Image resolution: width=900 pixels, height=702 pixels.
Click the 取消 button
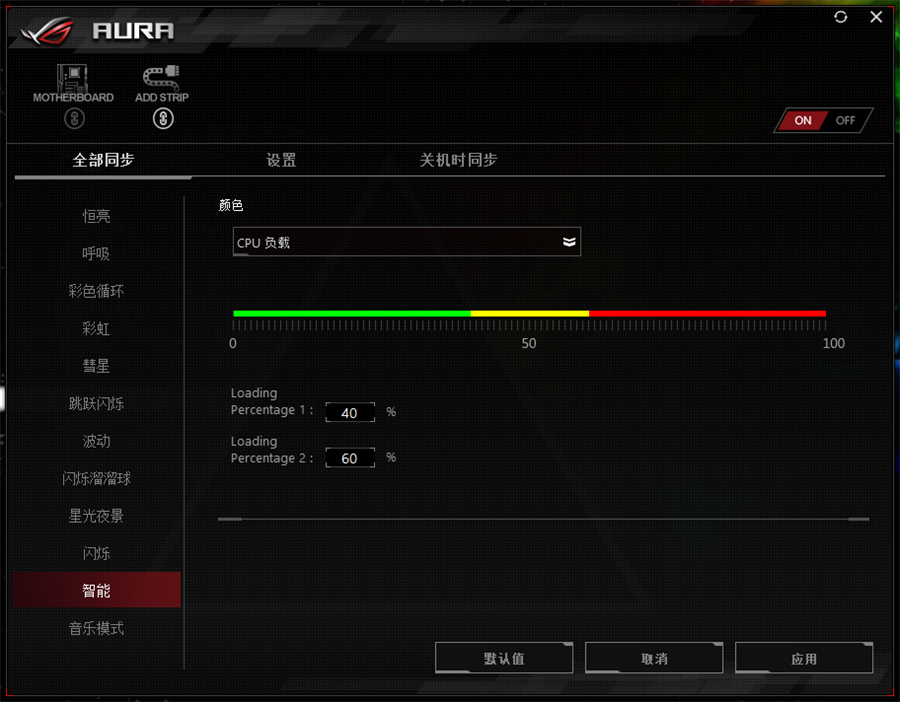point(654,659)
